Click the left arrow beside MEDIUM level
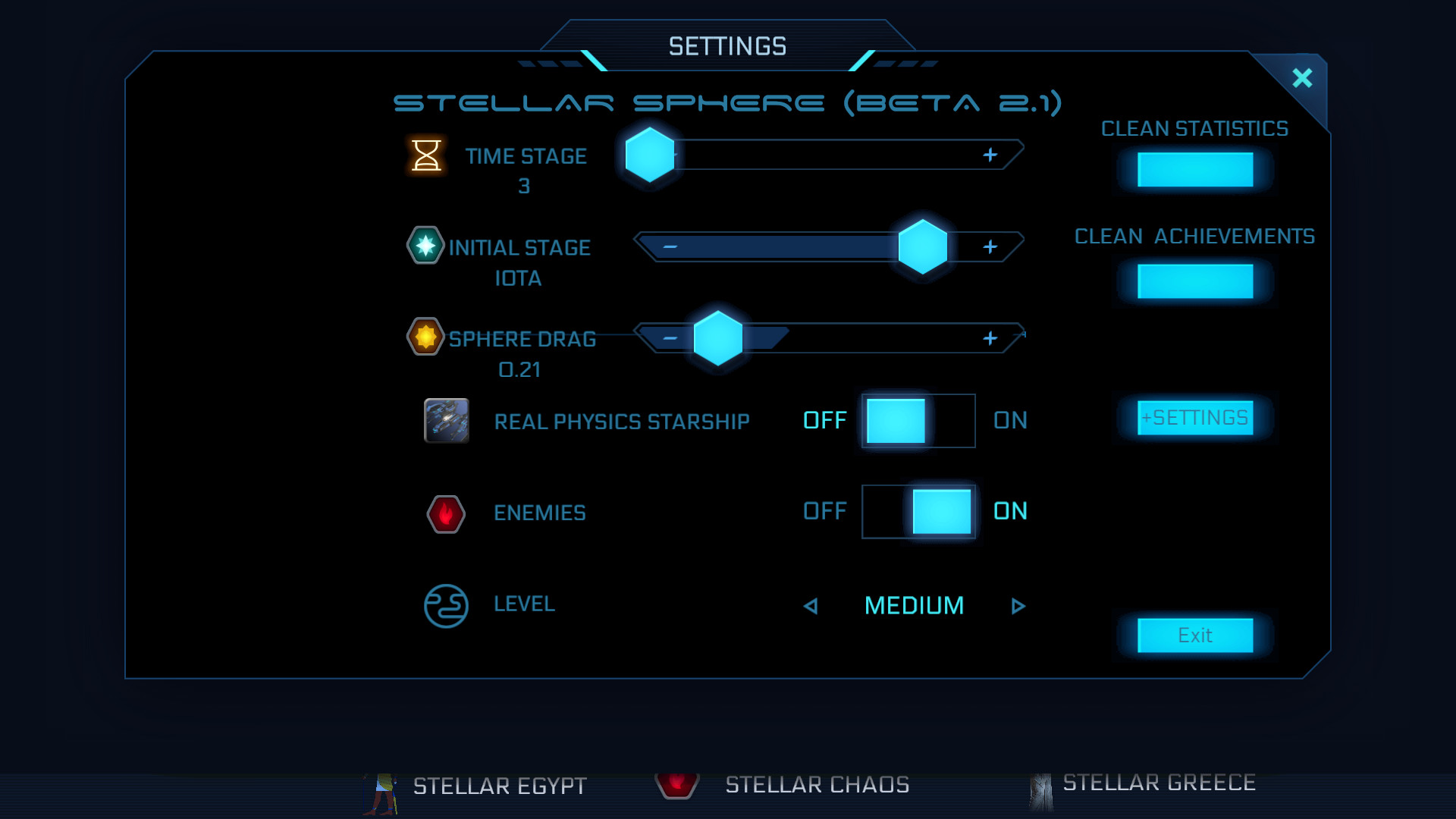The height and width of the screenshot is (819, 1456). 810,606
